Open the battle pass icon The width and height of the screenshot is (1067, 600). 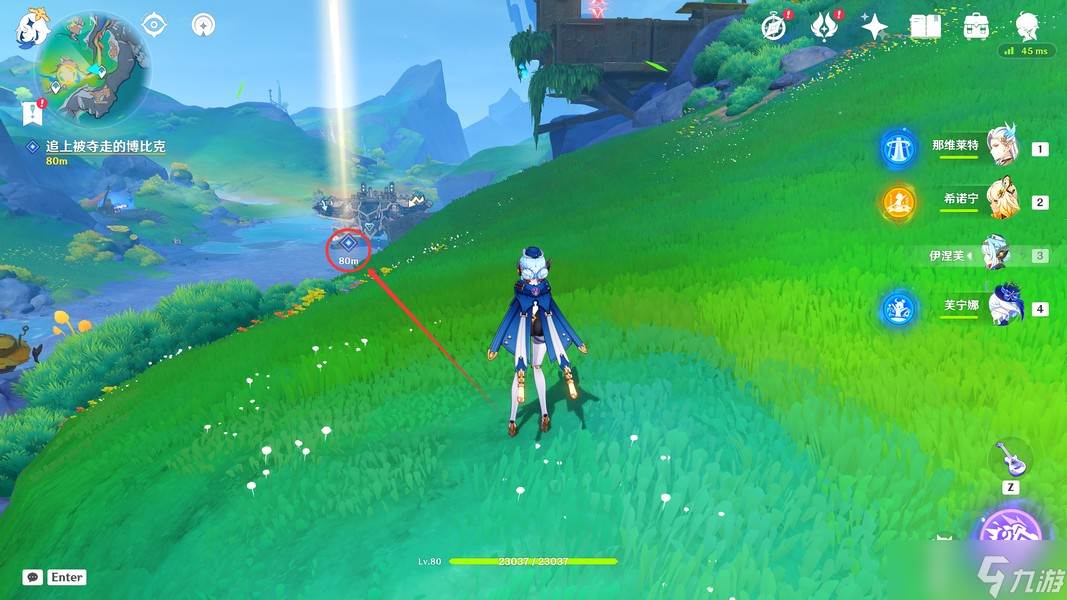(826, 26)
